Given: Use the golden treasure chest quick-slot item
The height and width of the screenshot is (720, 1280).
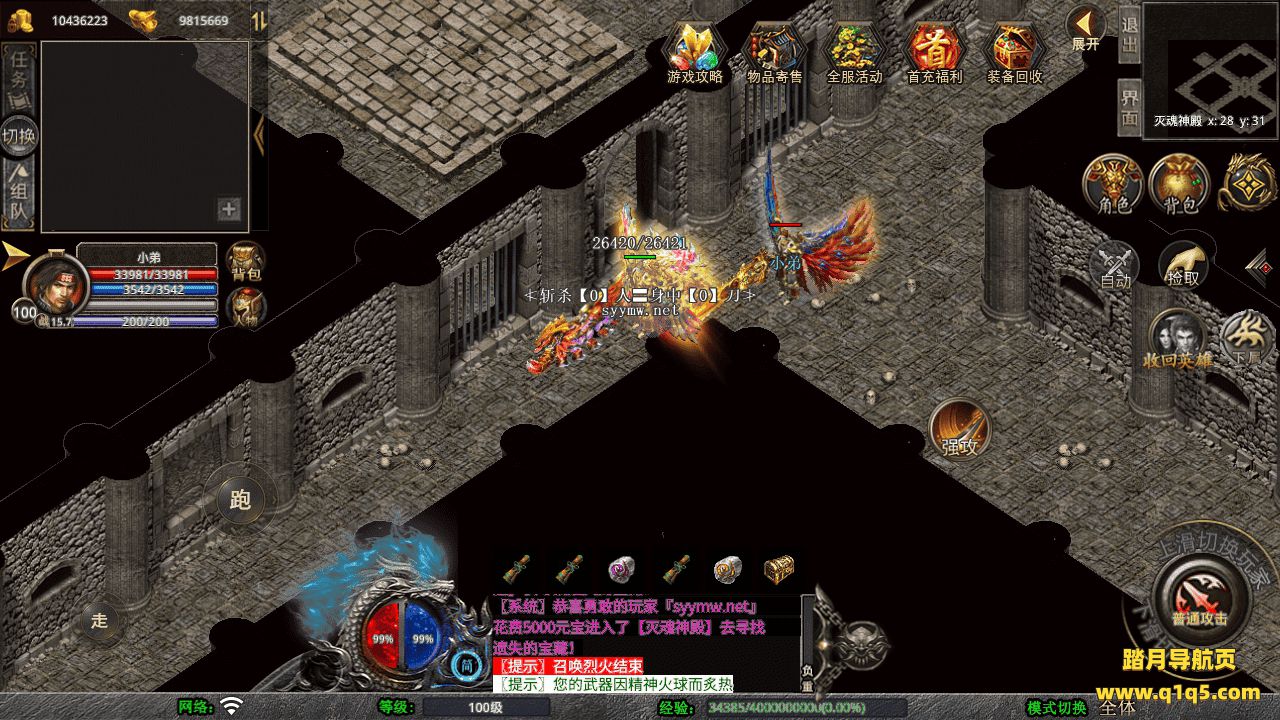Looking at the screenshot, I should click(778, 569).
